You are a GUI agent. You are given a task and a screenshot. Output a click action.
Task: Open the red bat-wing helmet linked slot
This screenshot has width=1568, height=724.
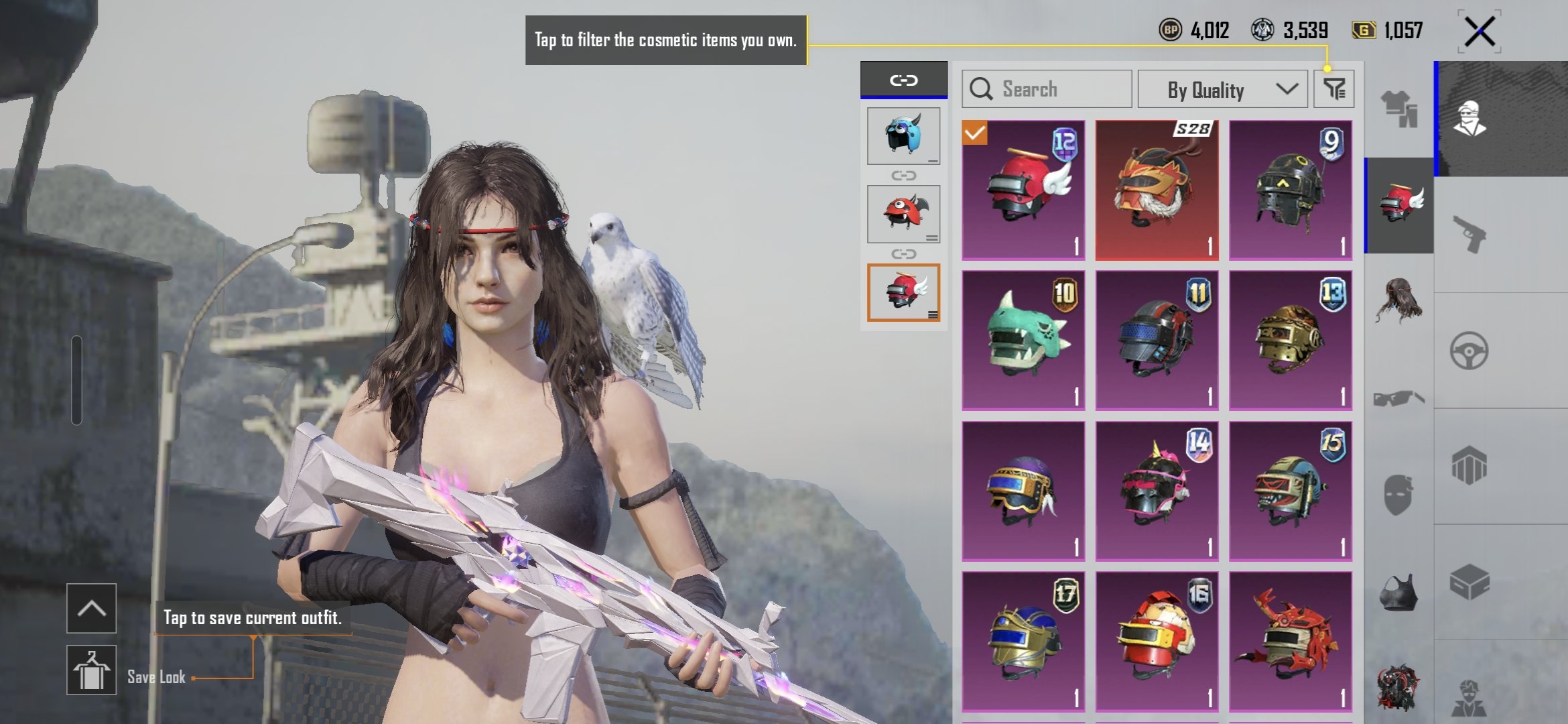tap(903, 214)
